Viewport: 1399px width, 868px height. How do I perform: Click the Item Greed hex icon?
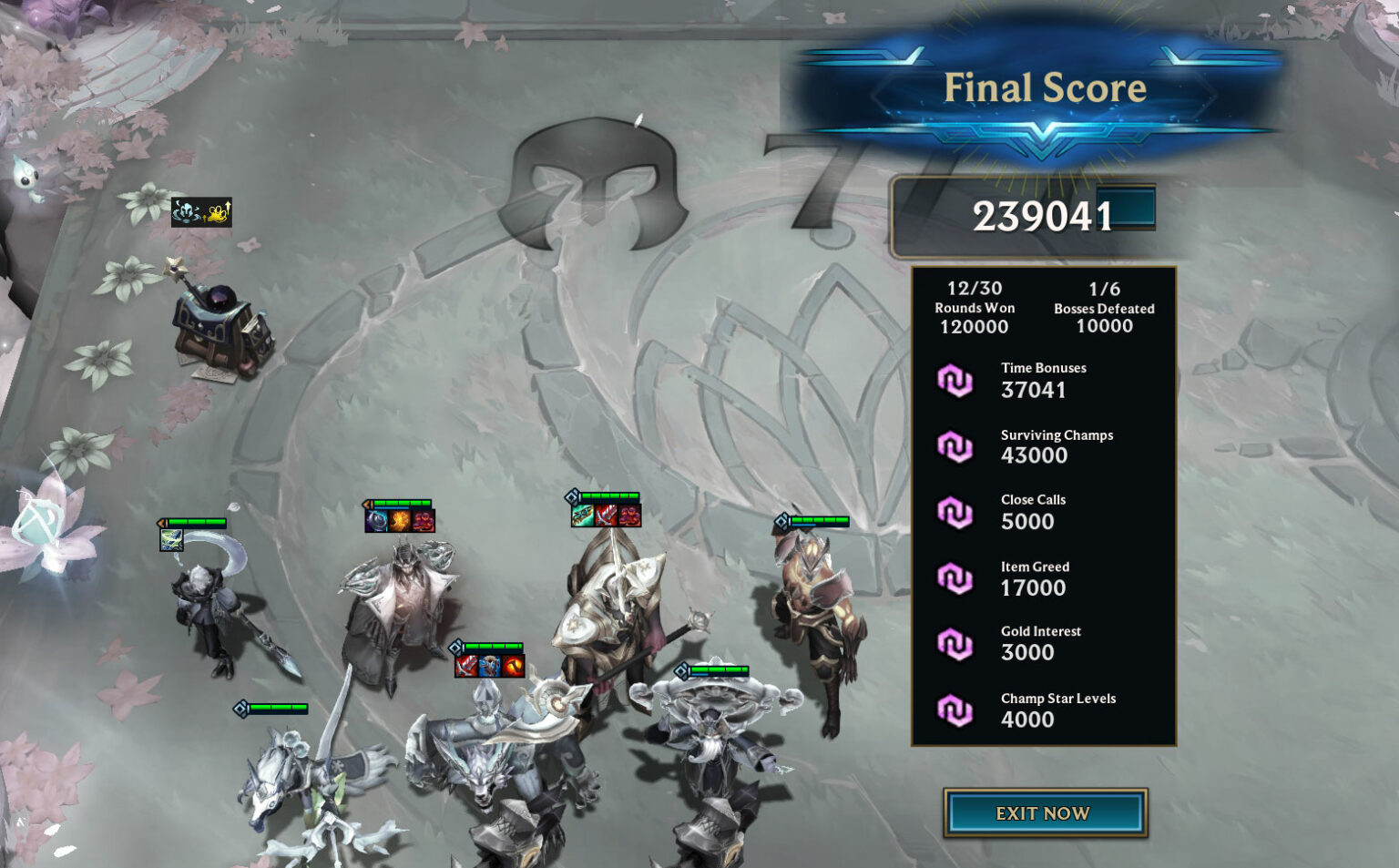957,578
